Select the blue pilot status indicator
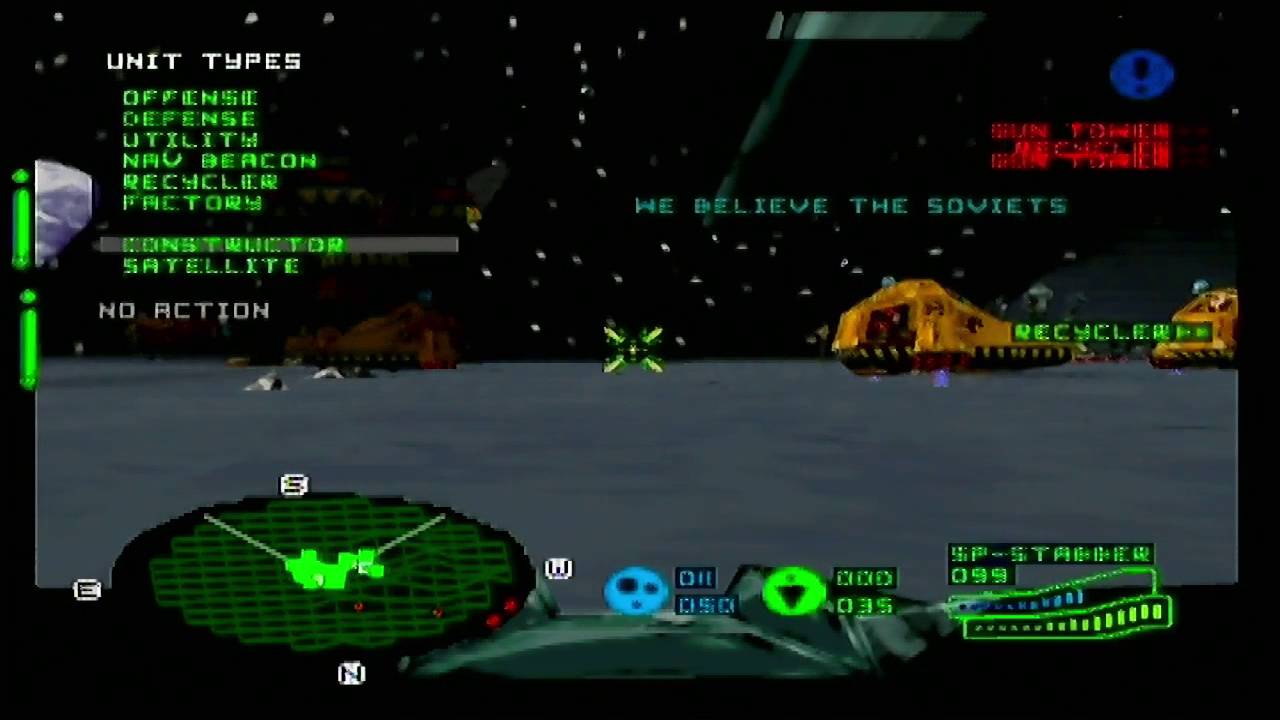The width and height of the screenshot is (1280, 720). [636, 592]
